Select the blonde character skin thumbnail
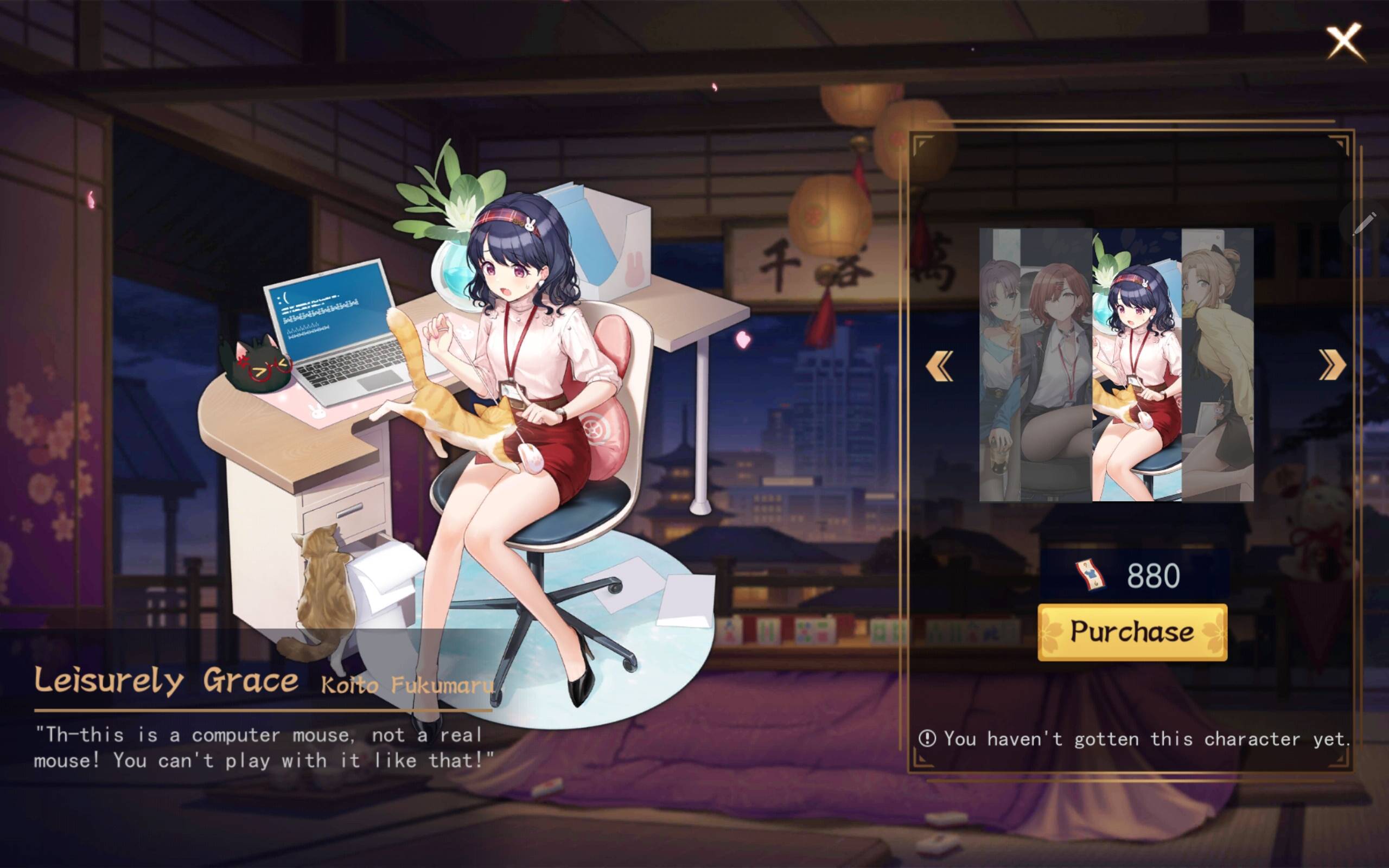This screenshot has width=1389, height=868. [1218, 365]
